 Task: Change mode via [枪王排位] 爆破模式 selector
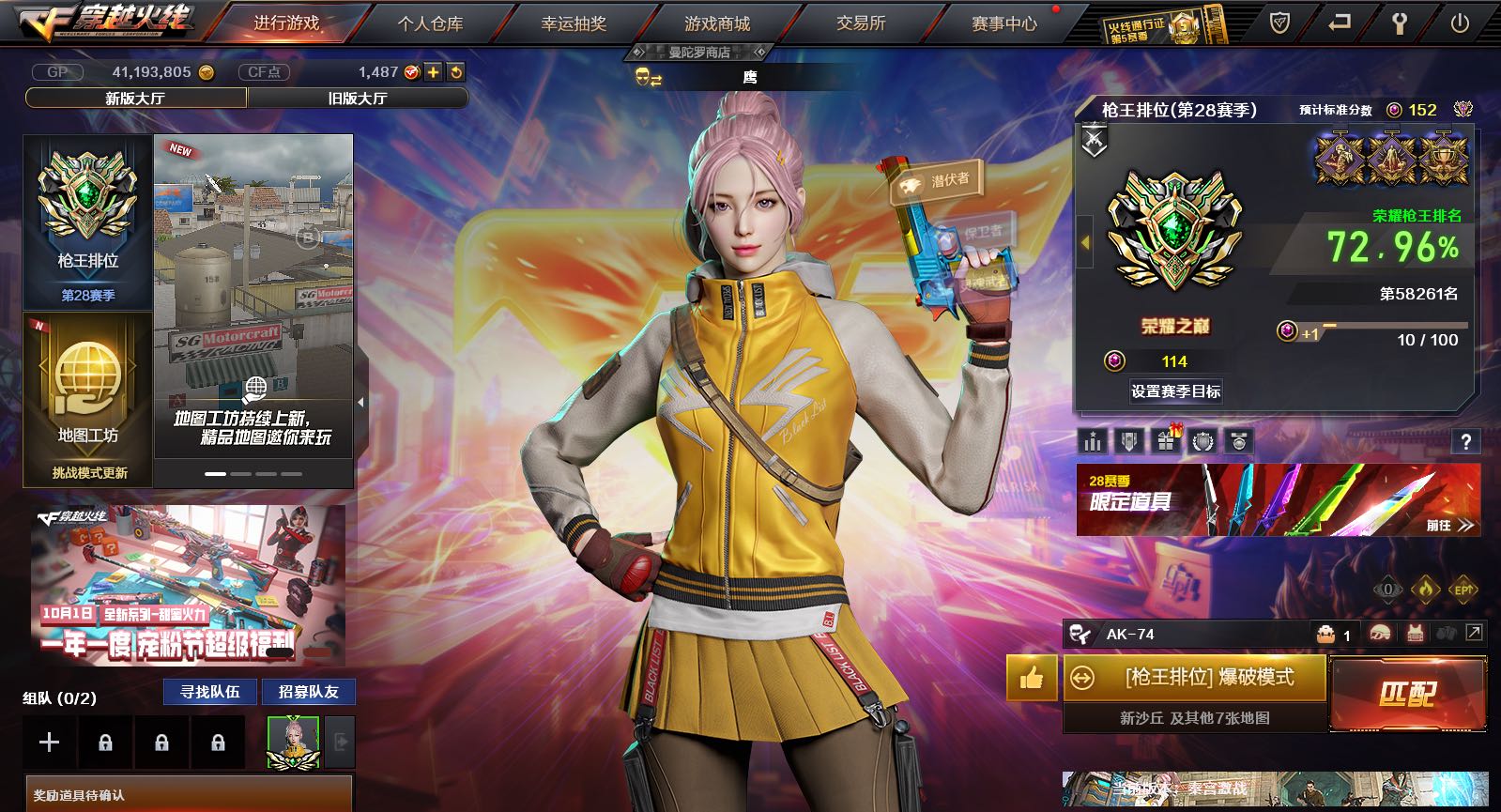1196,678
